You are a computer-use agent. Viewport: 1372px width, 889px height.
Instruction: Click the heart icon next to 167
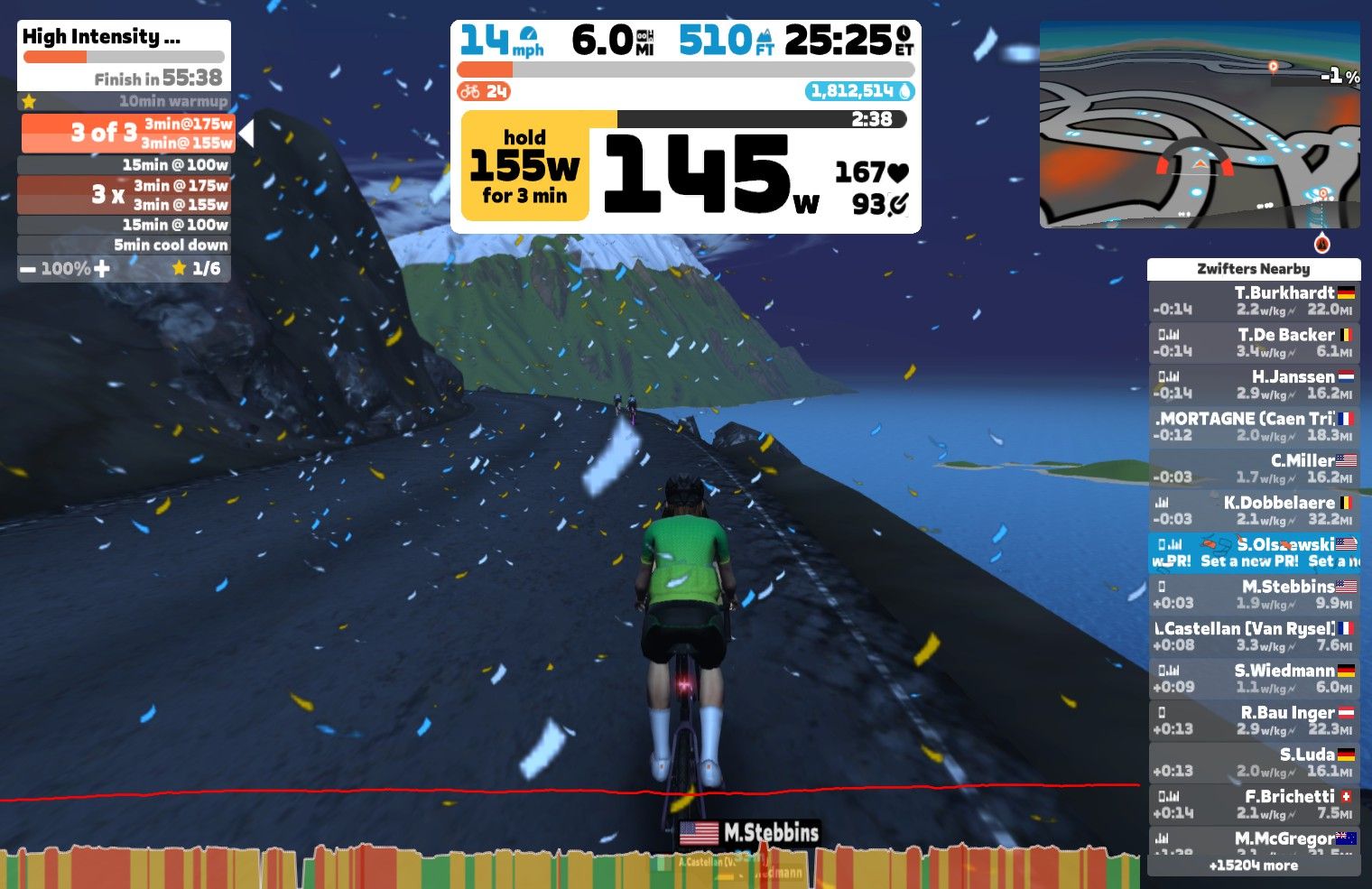[x=899, y=171]
